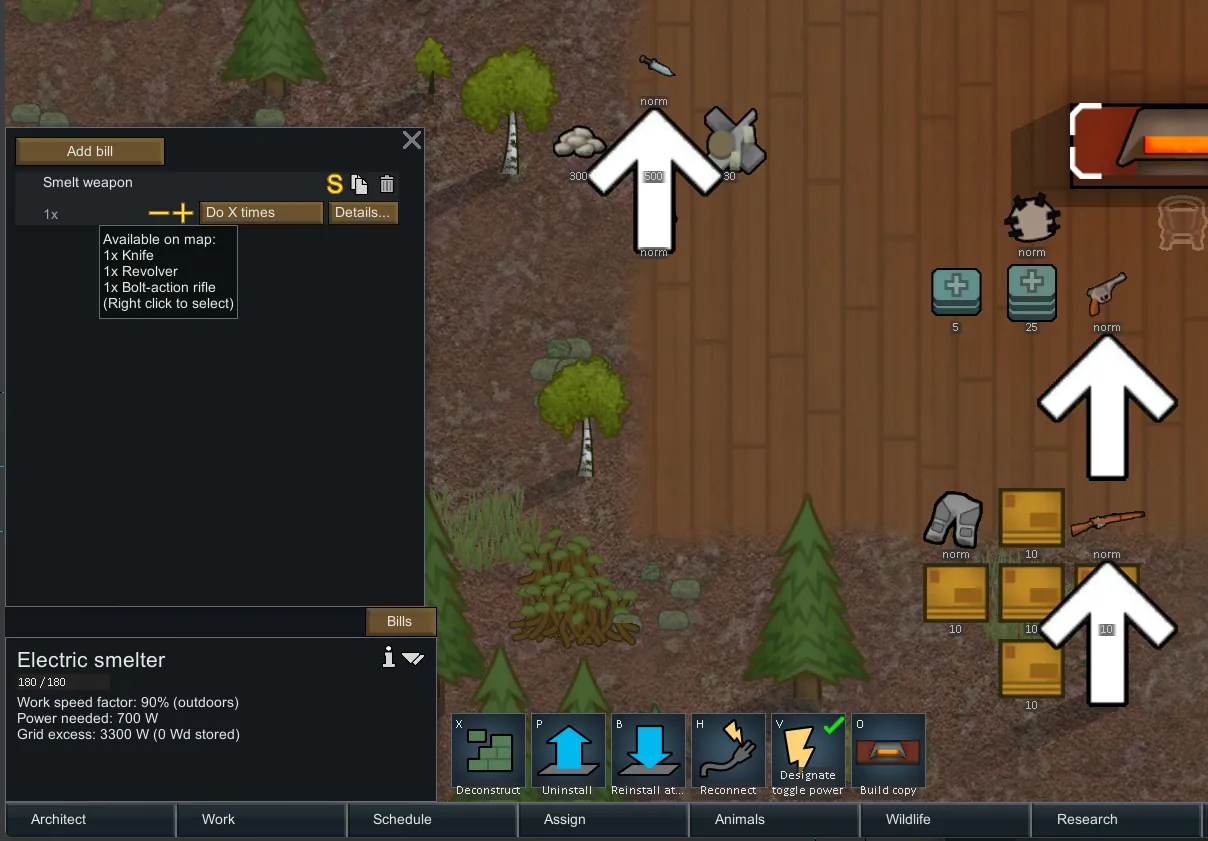1208x841 pixels.
Task: Open the bill Details
Action: 363,213
